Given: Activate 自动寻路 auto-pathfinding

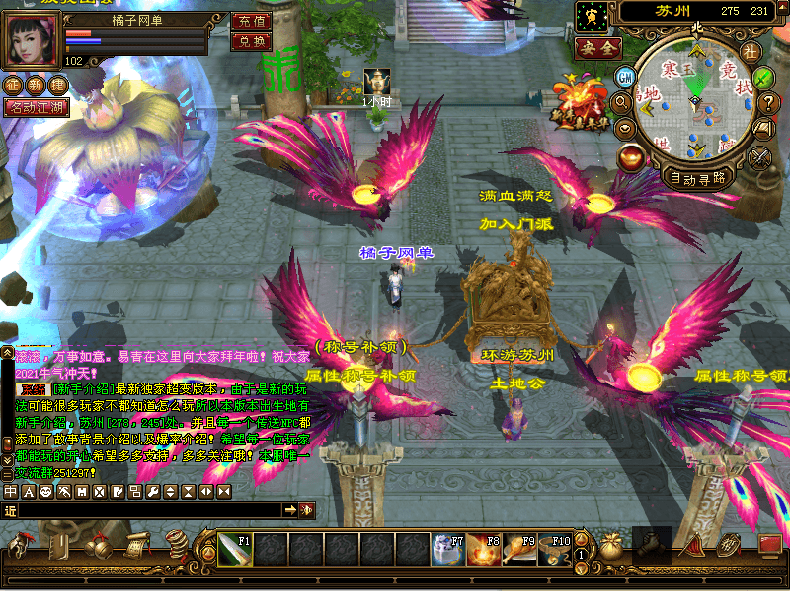Looking at the screenshot, I should (x=698, y=179).
